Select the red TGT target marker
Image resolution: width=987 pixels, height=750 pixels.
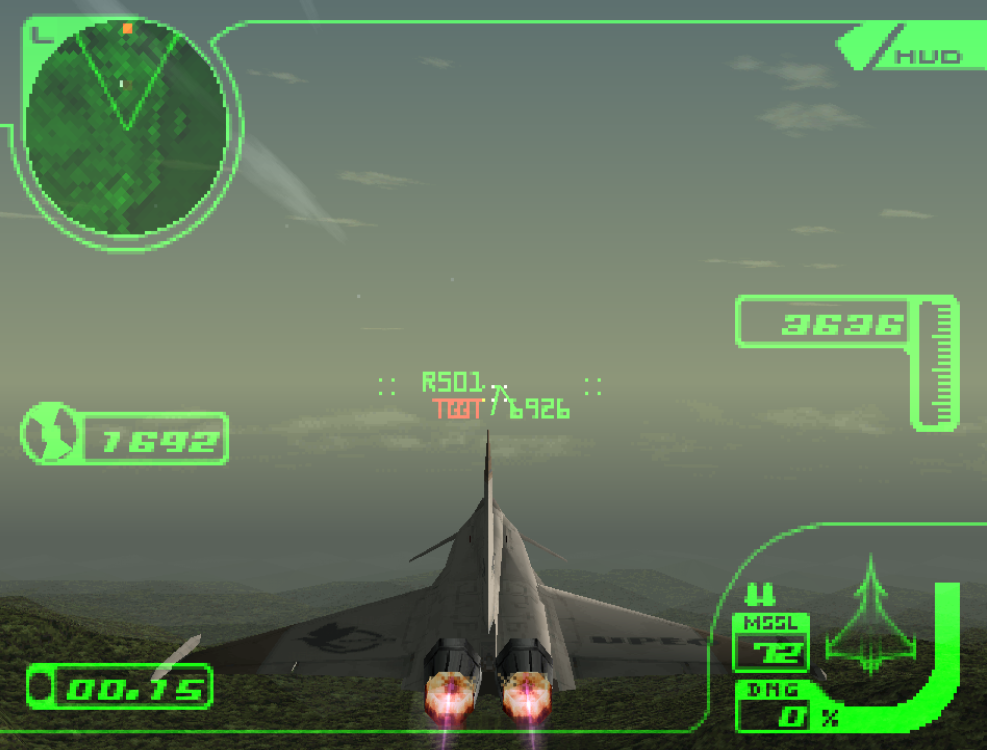(x=457, y=409)
